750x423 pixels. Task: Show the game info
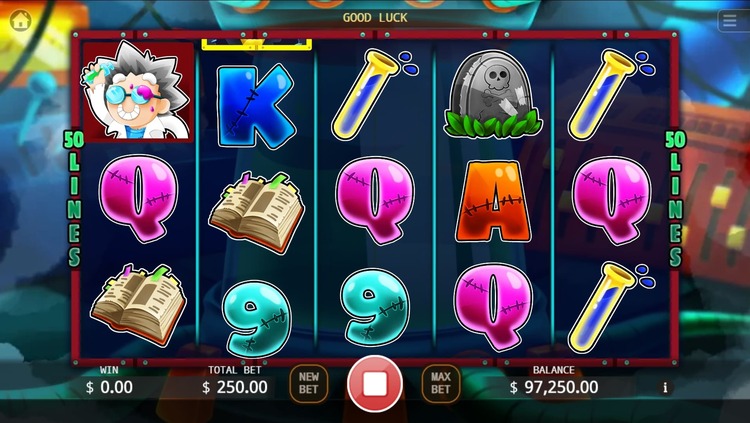click(x=665, y=387)
